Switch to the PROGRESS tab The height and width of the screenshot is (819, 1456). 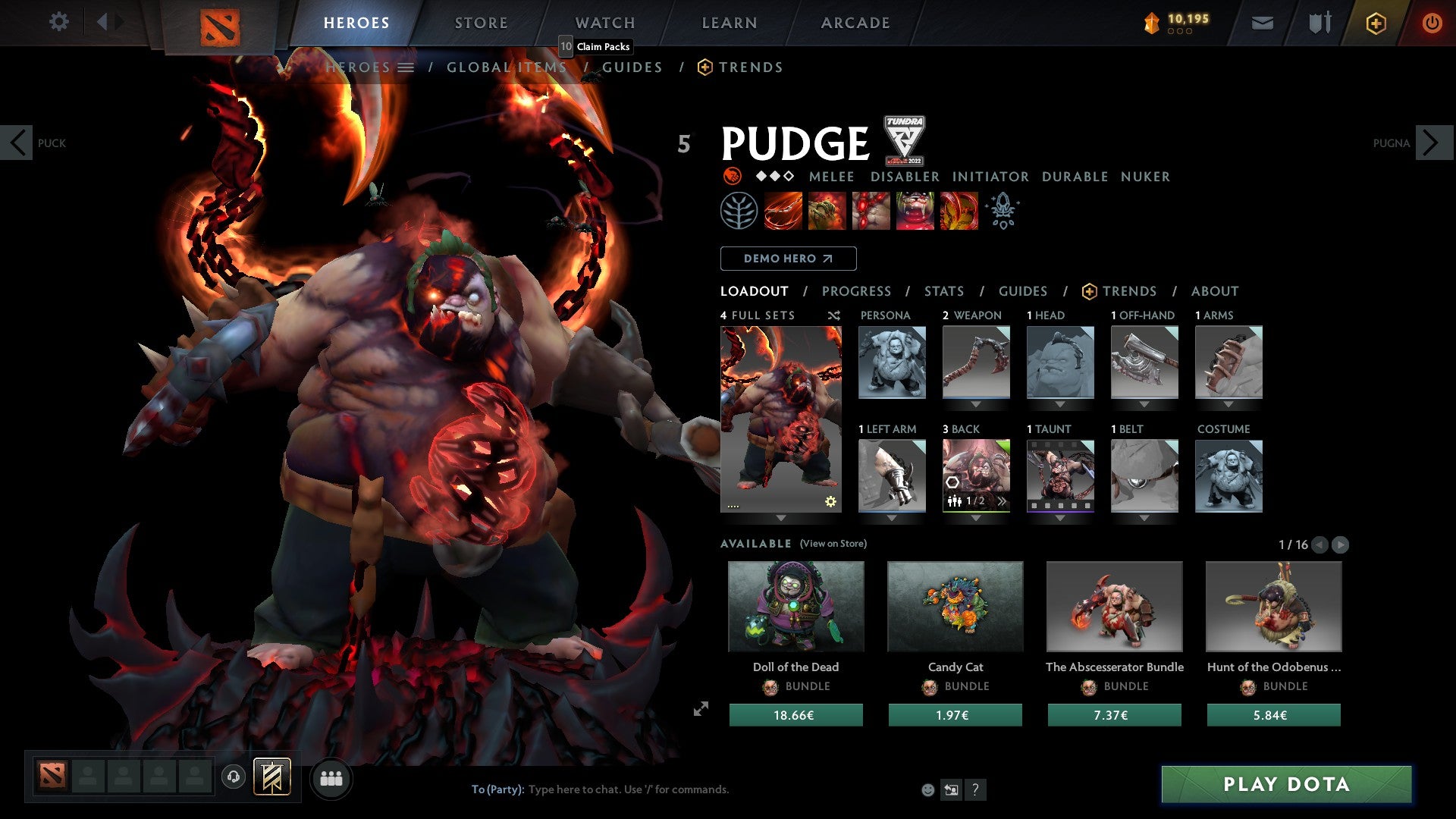(857, 291)
